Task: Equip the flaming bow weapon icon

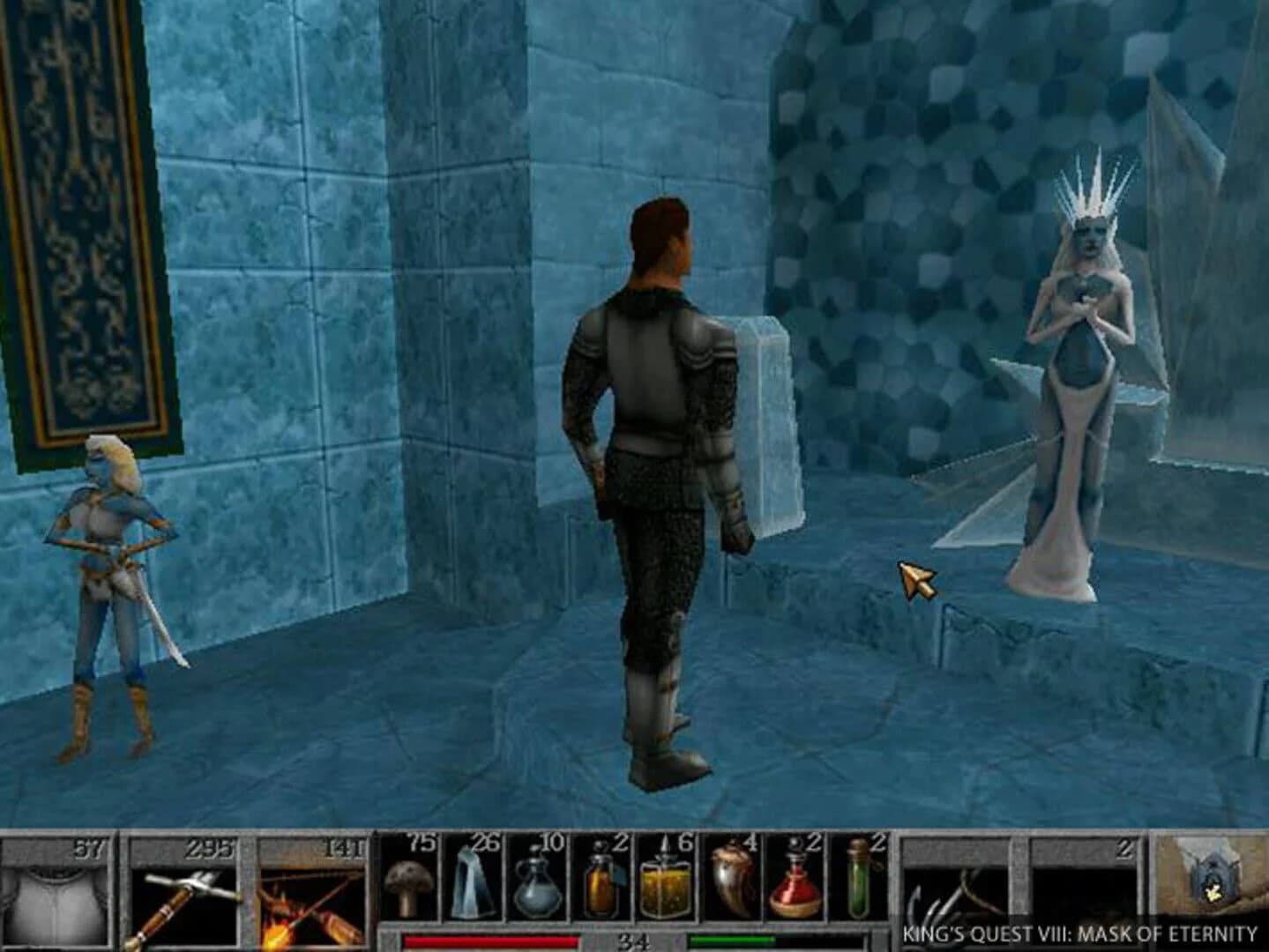Action: (x=310, y=890)
